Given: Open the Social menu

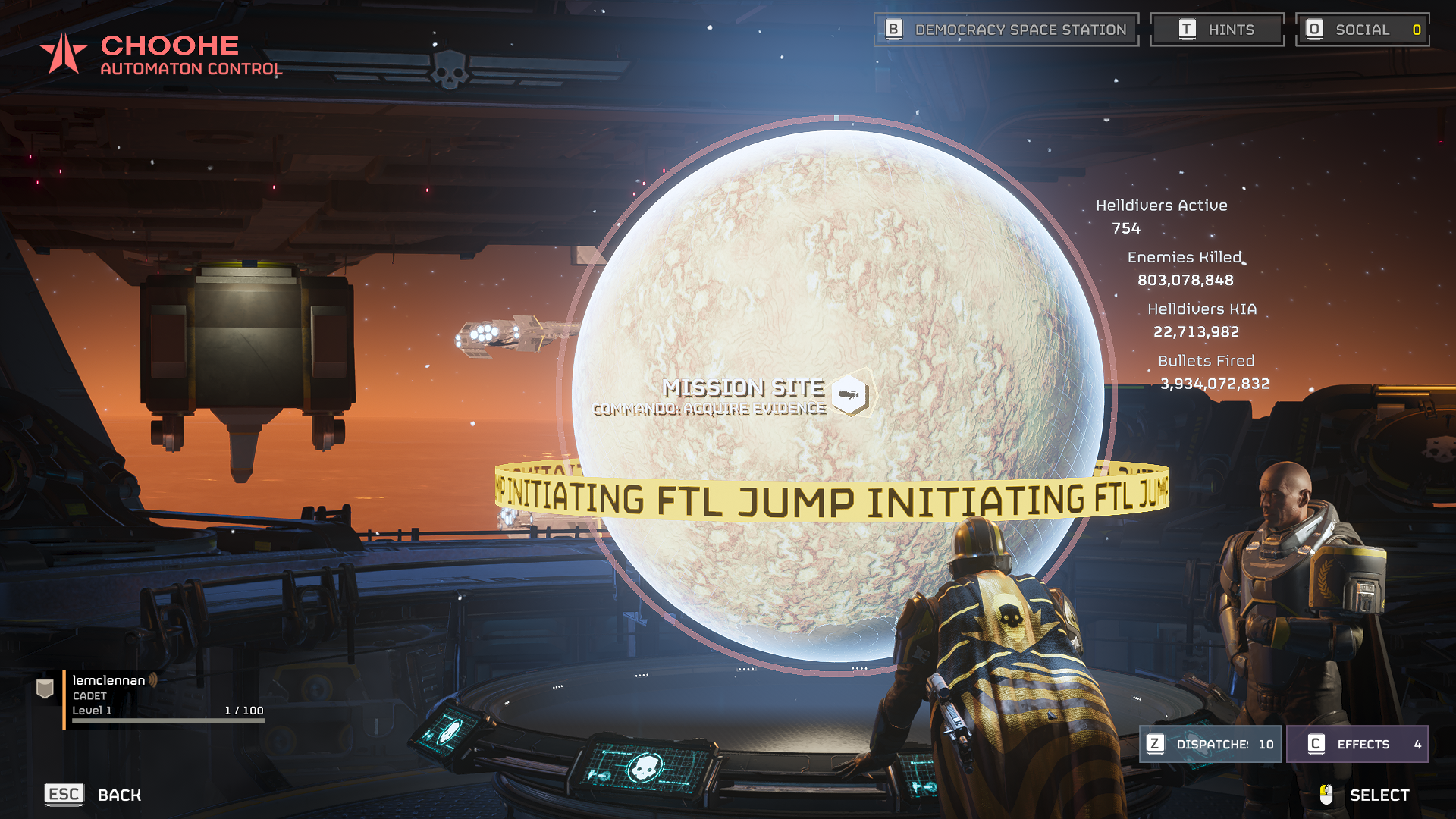Looking at the screenshot, I should 1362,30.
